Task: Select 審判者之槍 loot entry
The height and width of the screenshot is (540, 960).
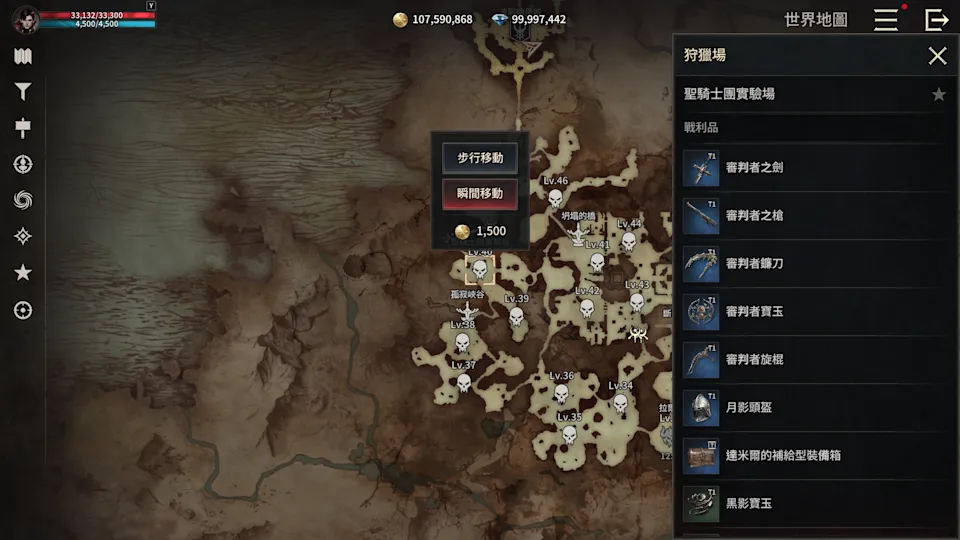Action: (810, 215)
